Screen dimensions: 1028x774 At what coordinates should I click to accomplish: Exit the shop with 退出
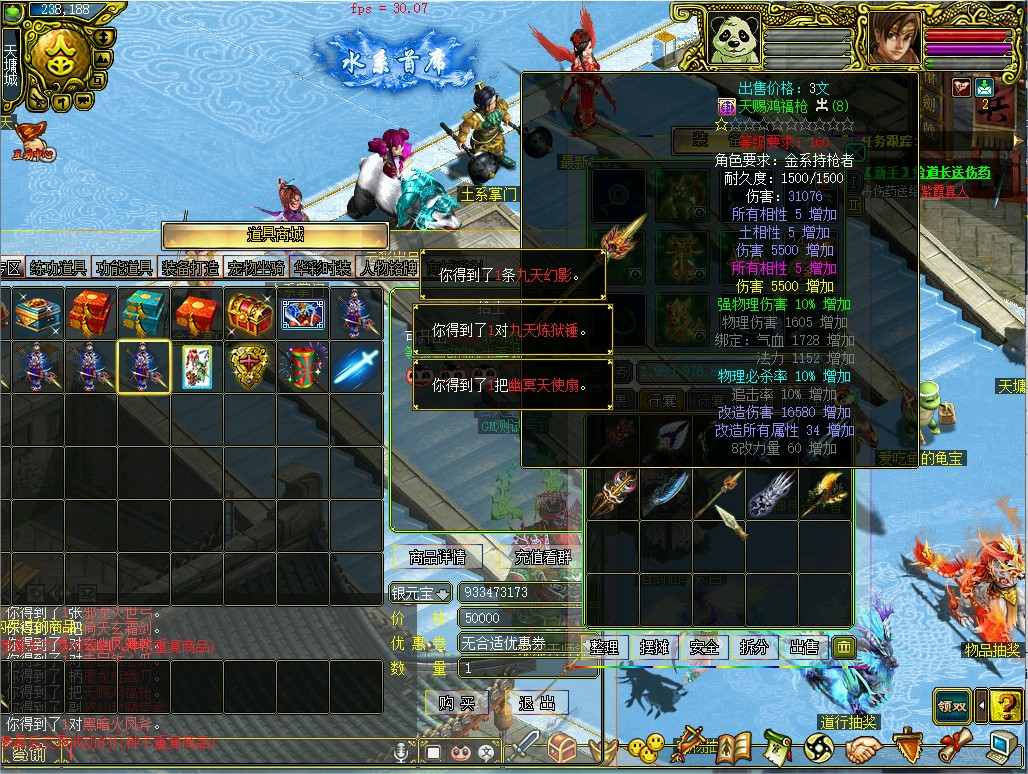[x=538, y=703]
